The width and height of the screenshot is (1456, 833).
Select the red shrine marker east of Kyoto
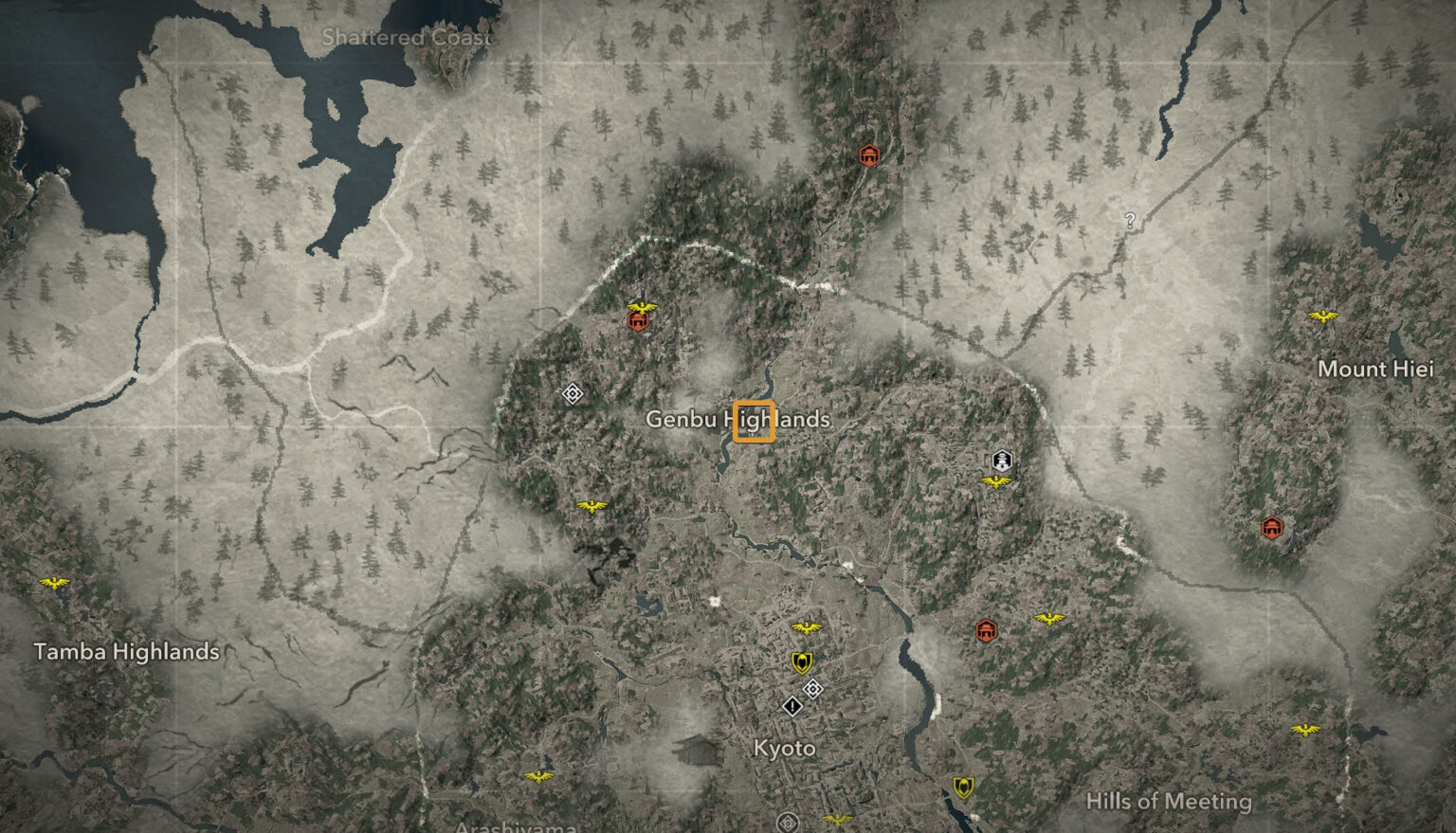(986, 628)
